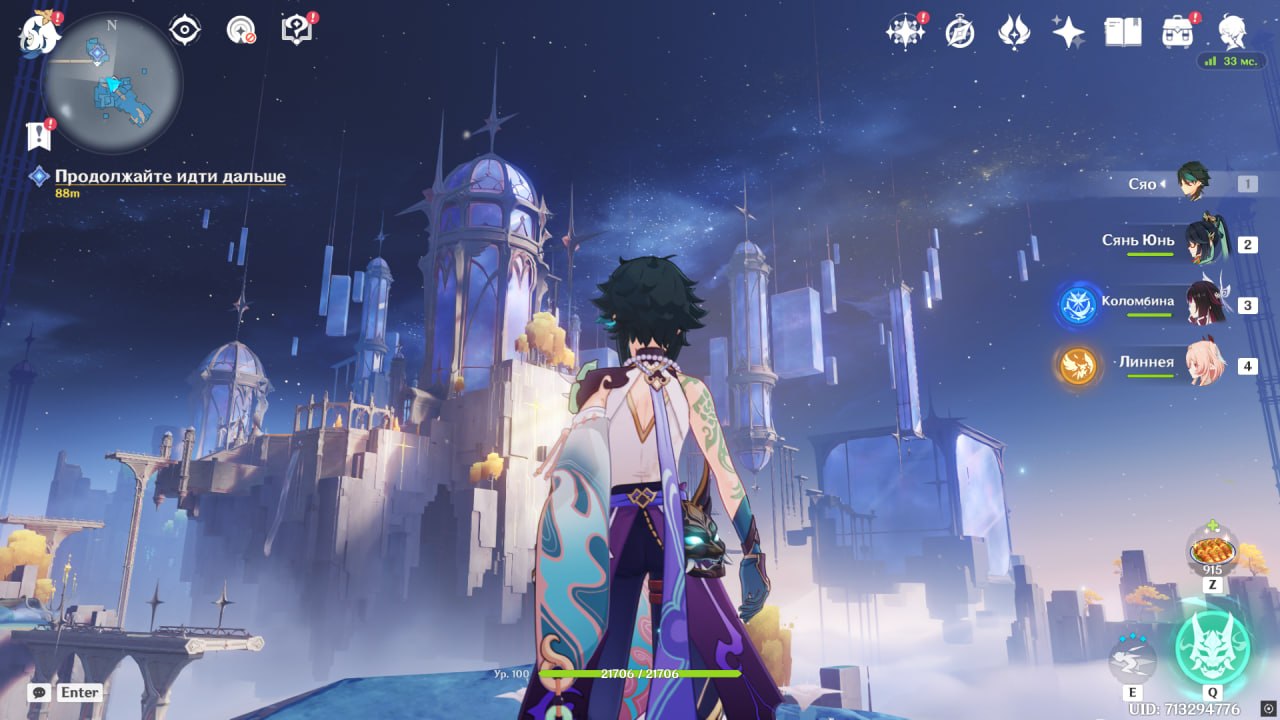The width and height of the screenshot is (1280, 720).
Task: Open the flag notice icon with exclamation mark
Action: point(38,135)
